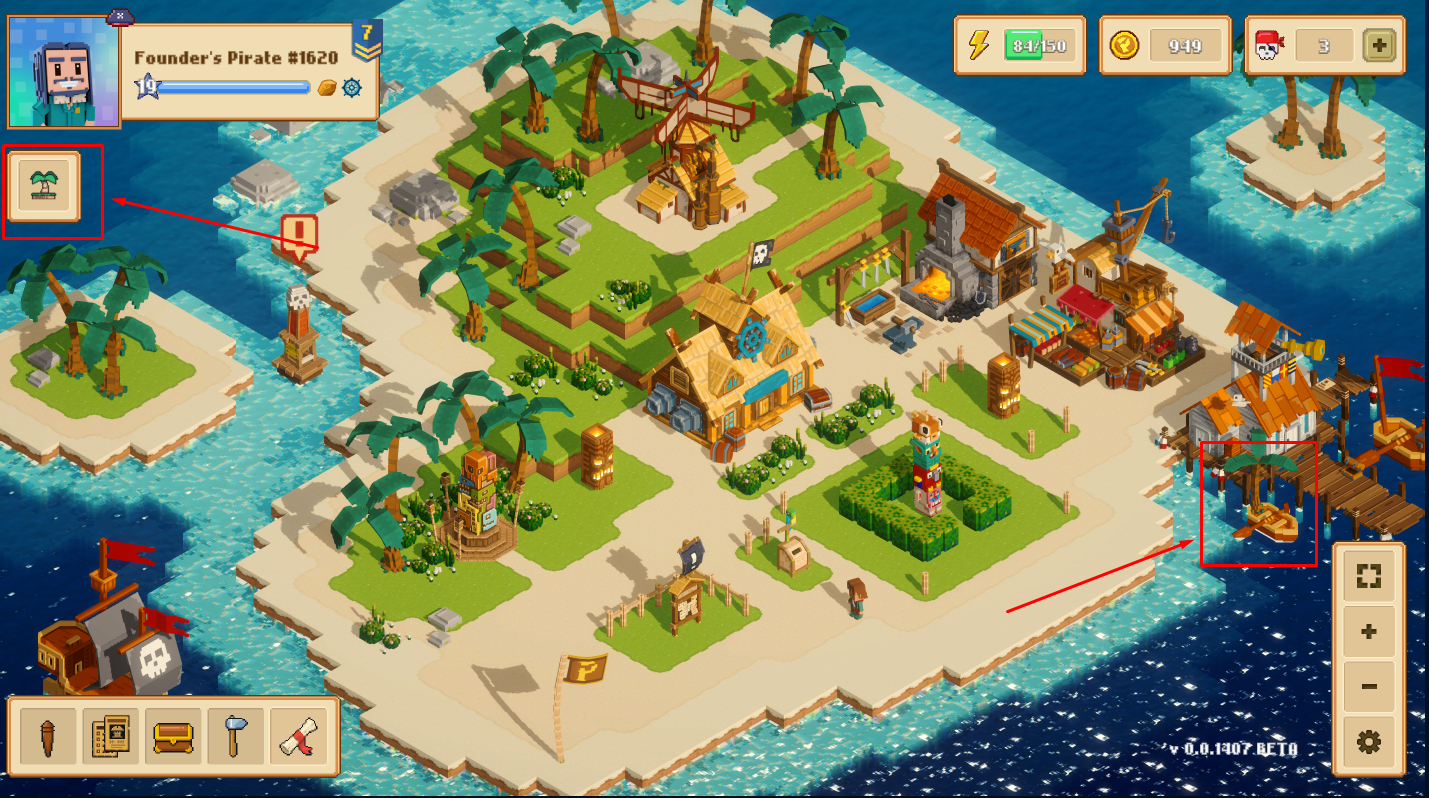The image size is (1429, 798).
Task: Click the gold coin currency icon
Action: (1125, 45)
